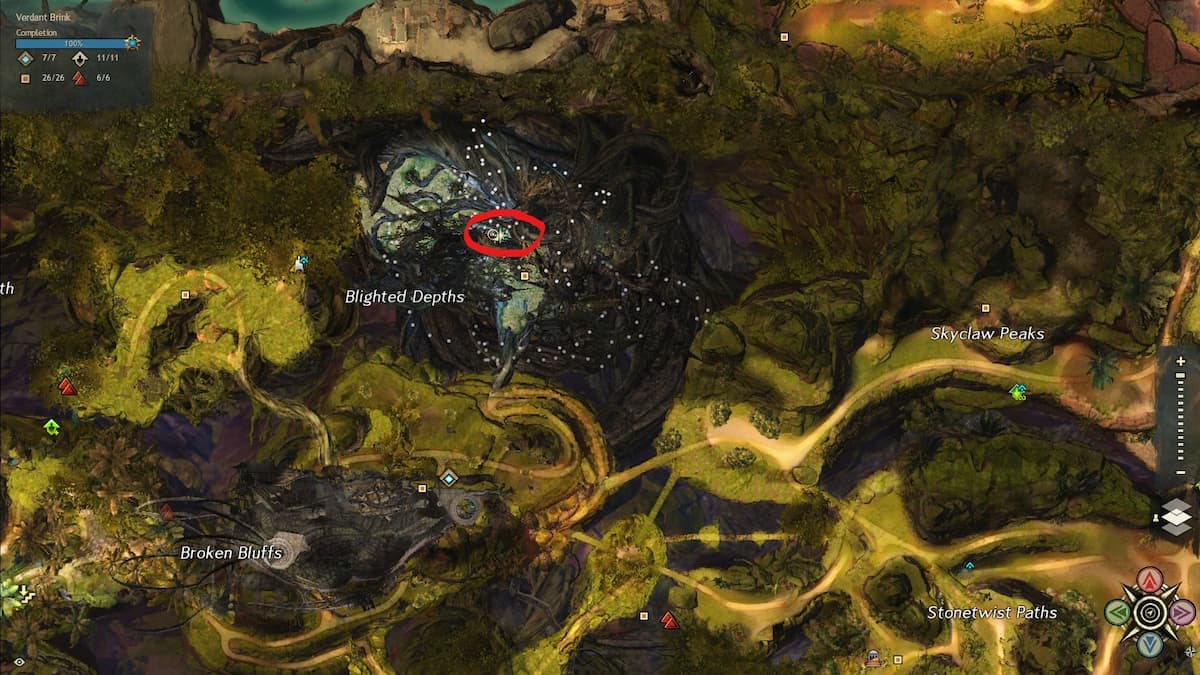Select the point of interest in Blighted Depths
The width and height of the screenshot is (1200, 675).
coord(524,274)
